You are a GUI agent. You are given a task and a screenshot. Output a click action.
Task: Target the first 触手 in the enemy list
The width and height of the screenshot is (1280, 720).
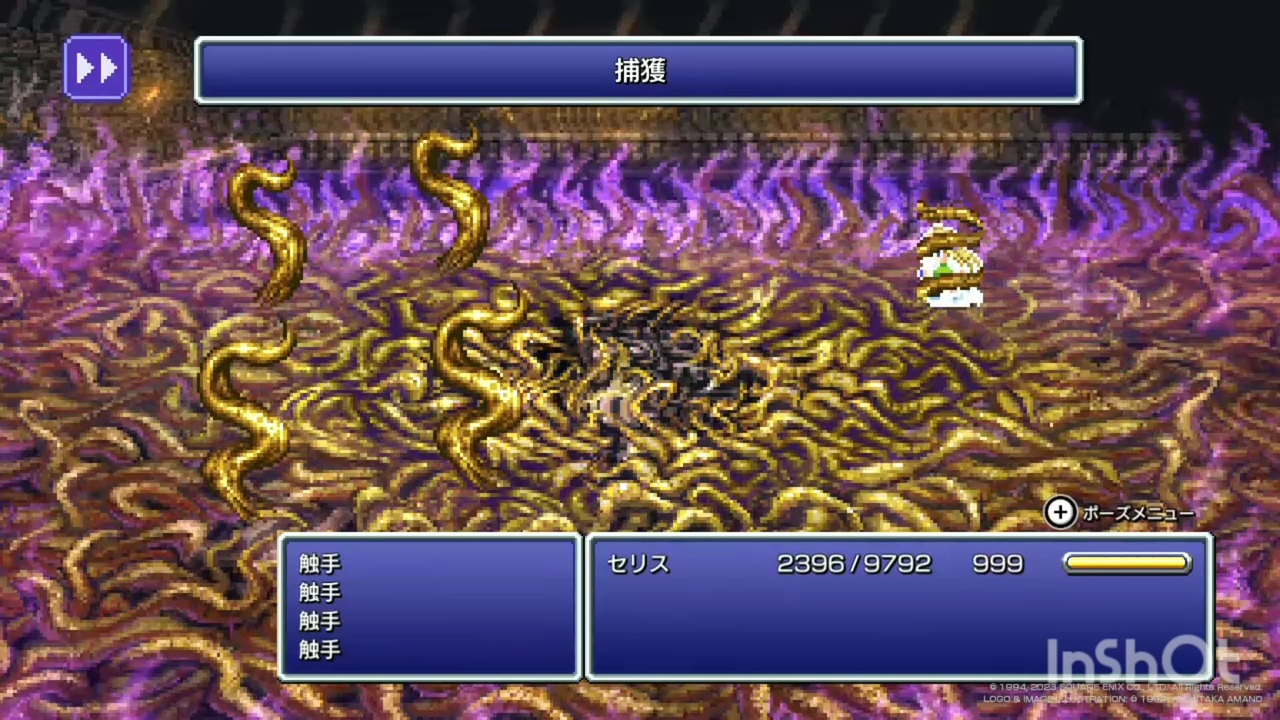tap(318, 564)
